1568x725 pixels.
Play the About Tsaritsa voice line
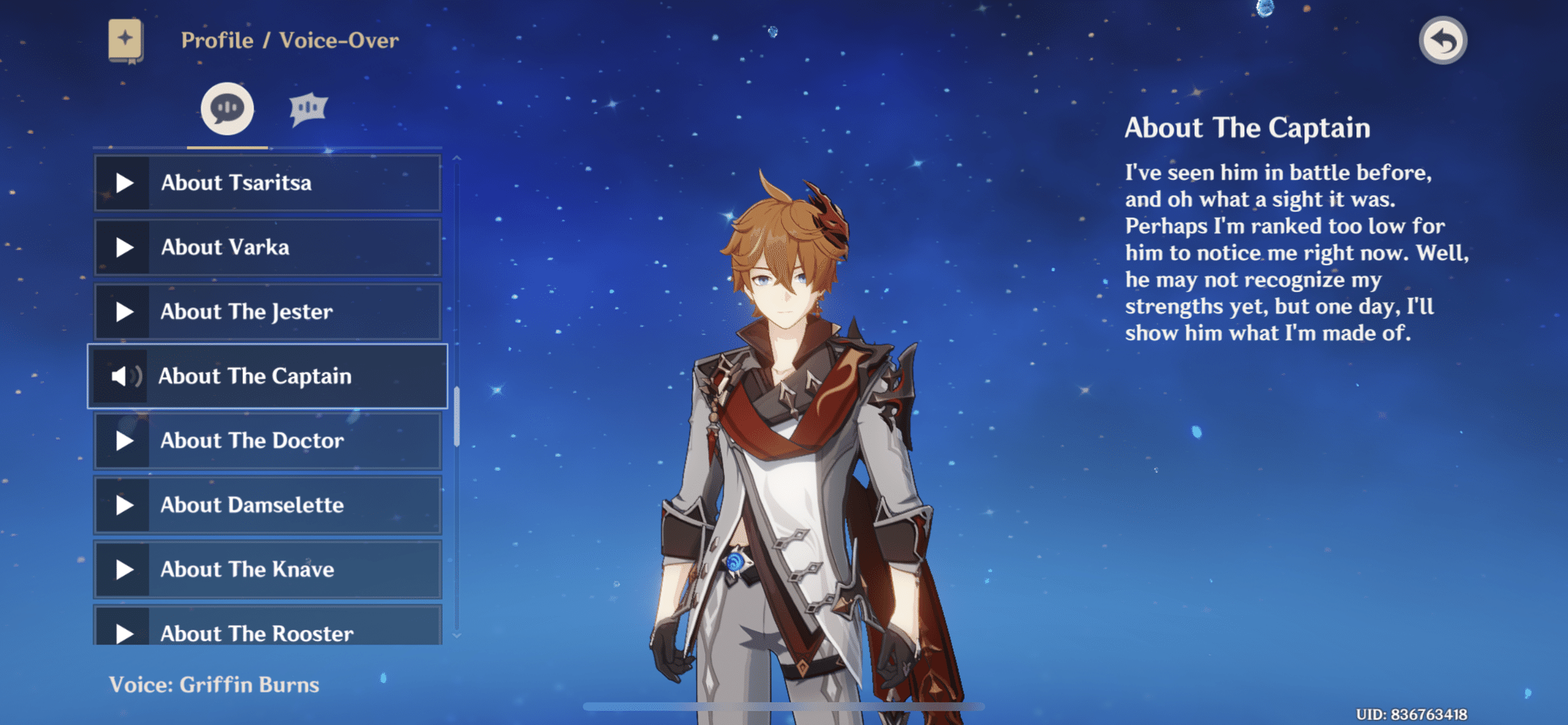coord(267,183)
